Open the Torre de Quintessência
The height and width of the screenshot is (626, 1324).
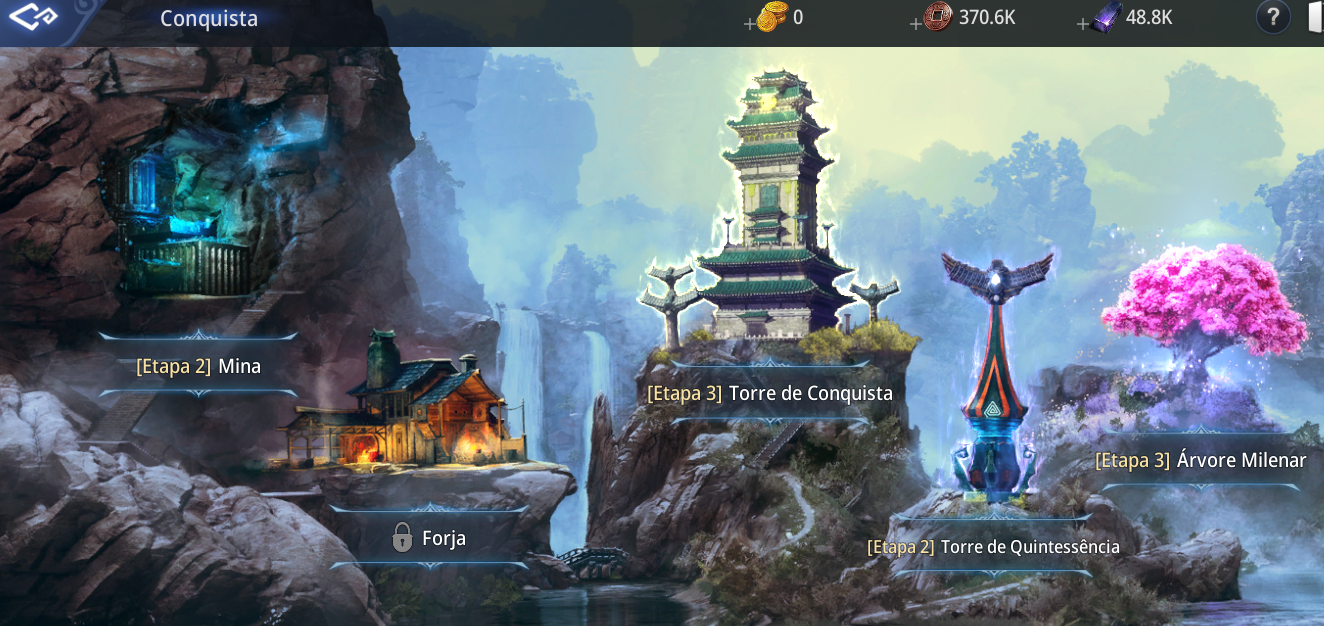(x=992, y=547)
